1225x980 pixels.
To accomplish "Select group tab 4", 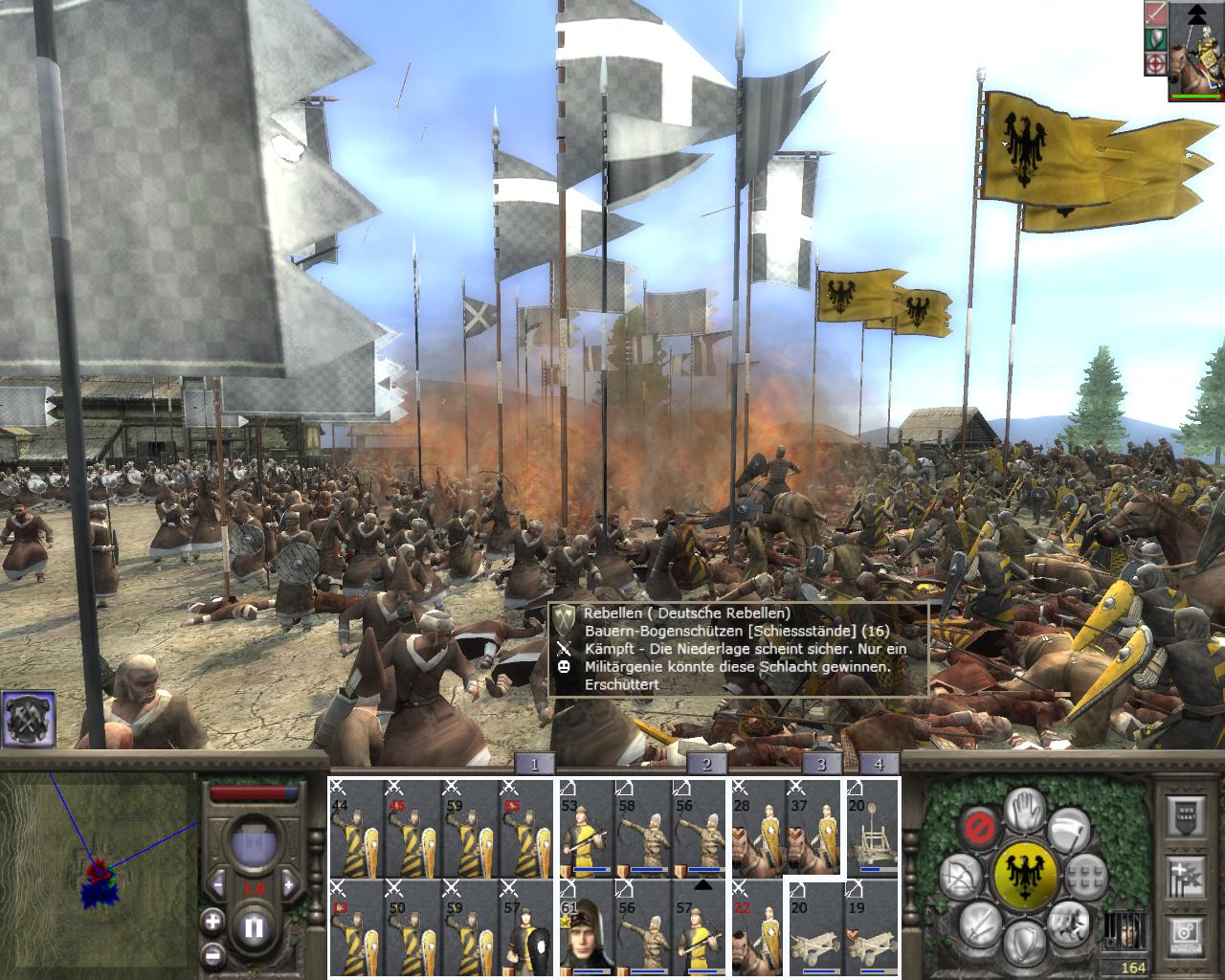I will (x=879, y=764).
